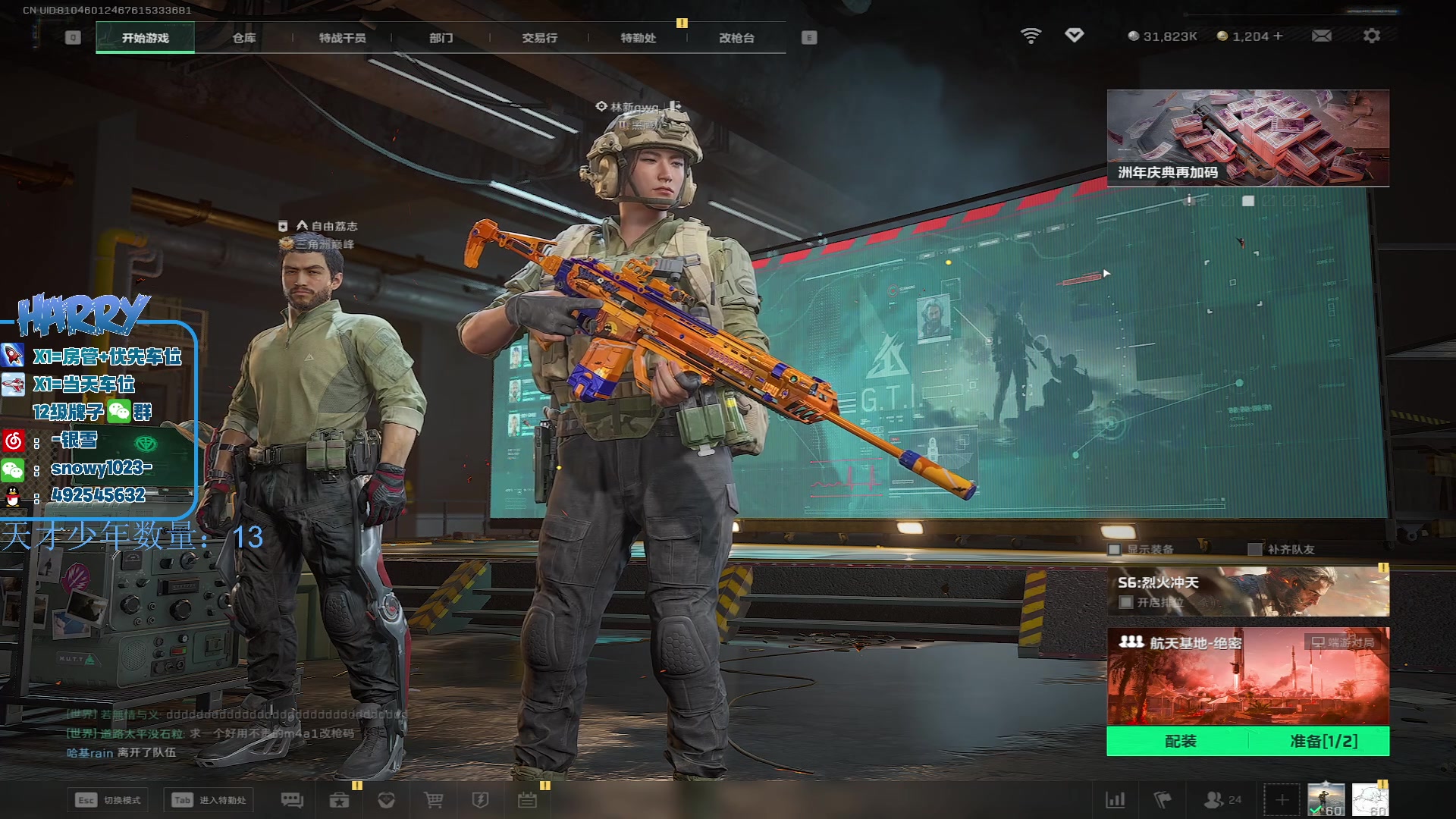Click the plus slot to invite teammate
Viewport: 1456px width, 819px height.
pos(1282,800)
